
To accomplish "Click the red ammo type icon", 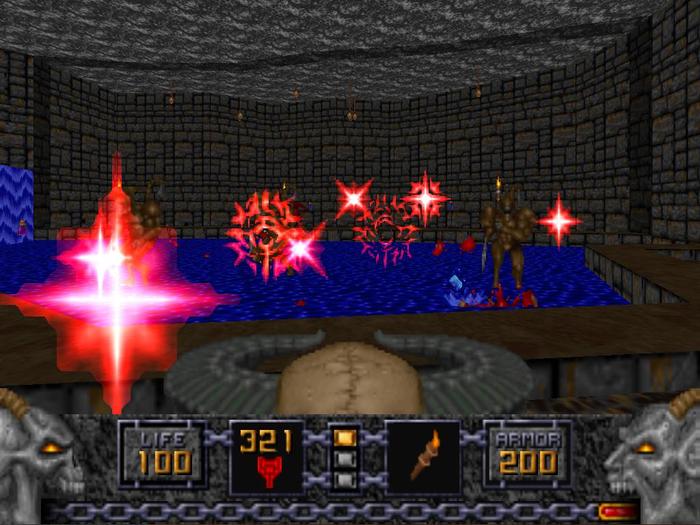I will point(266,471).
